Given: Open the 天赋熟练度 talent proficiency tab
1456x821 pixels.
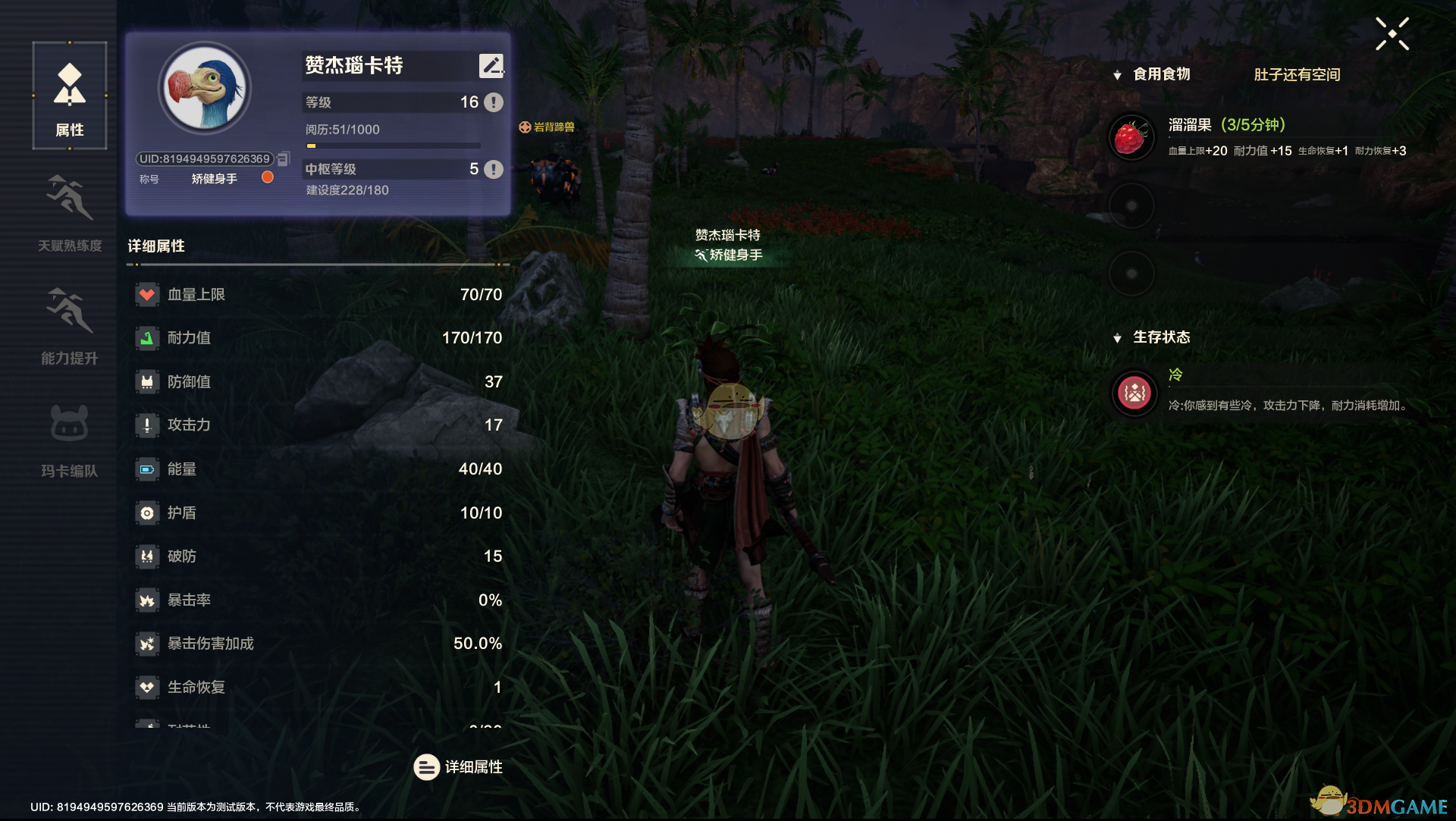Looking at the screenshot, I should (x=70, y=213).
